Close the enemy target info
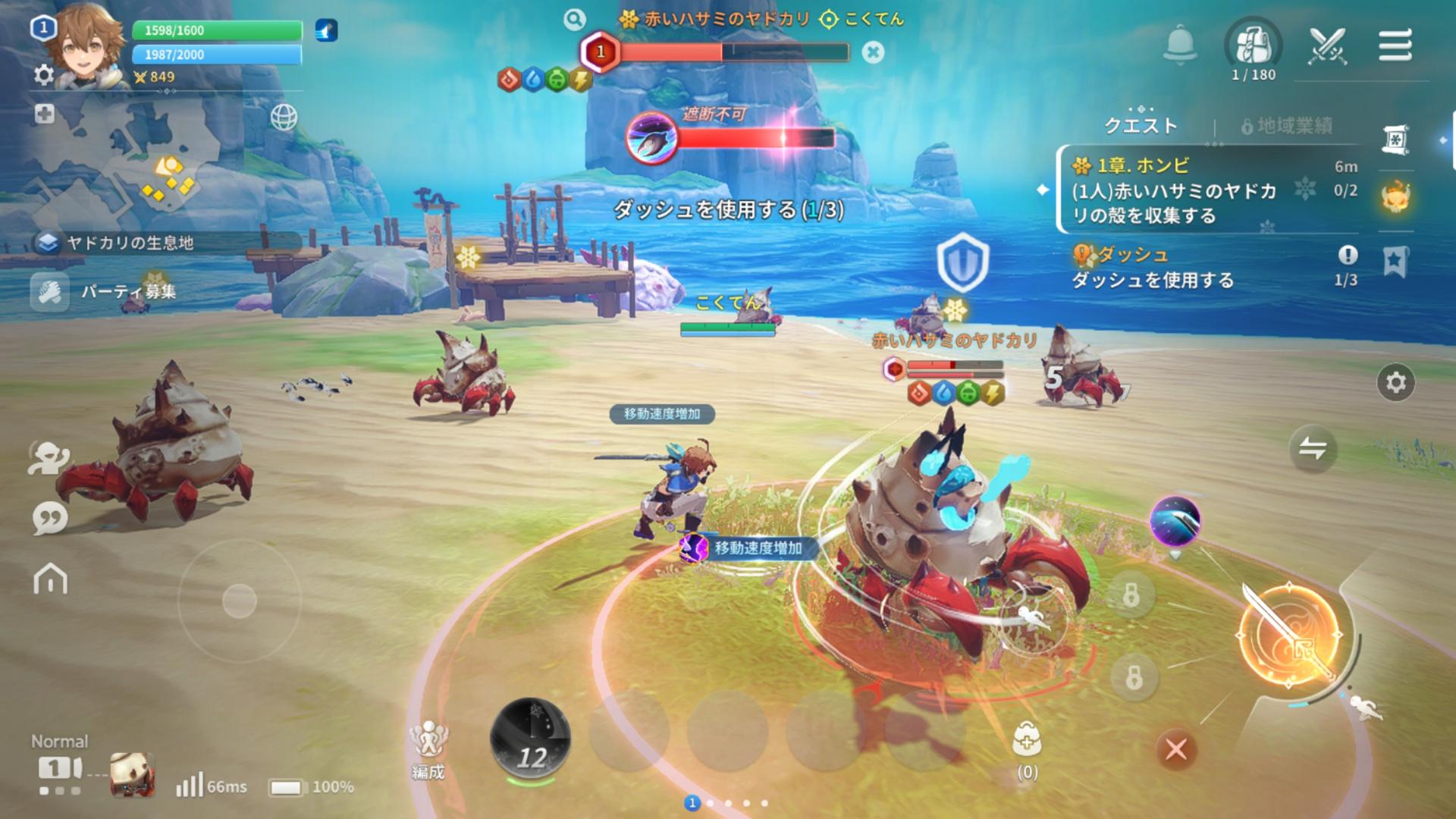 [x=874, y=52]
